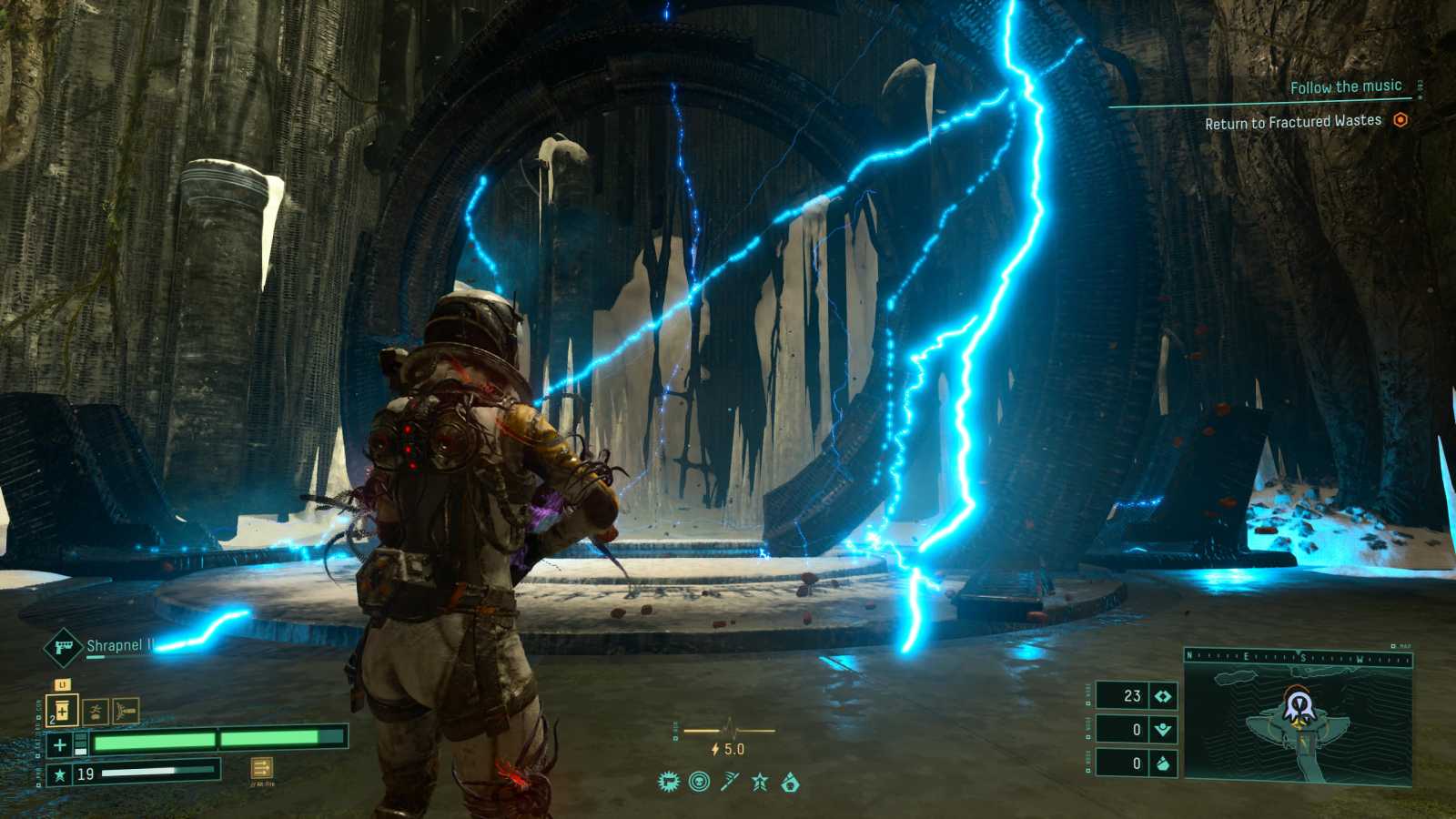Select the third consumable slot icon
This screenshot has height=819, width=1456.
126,710
